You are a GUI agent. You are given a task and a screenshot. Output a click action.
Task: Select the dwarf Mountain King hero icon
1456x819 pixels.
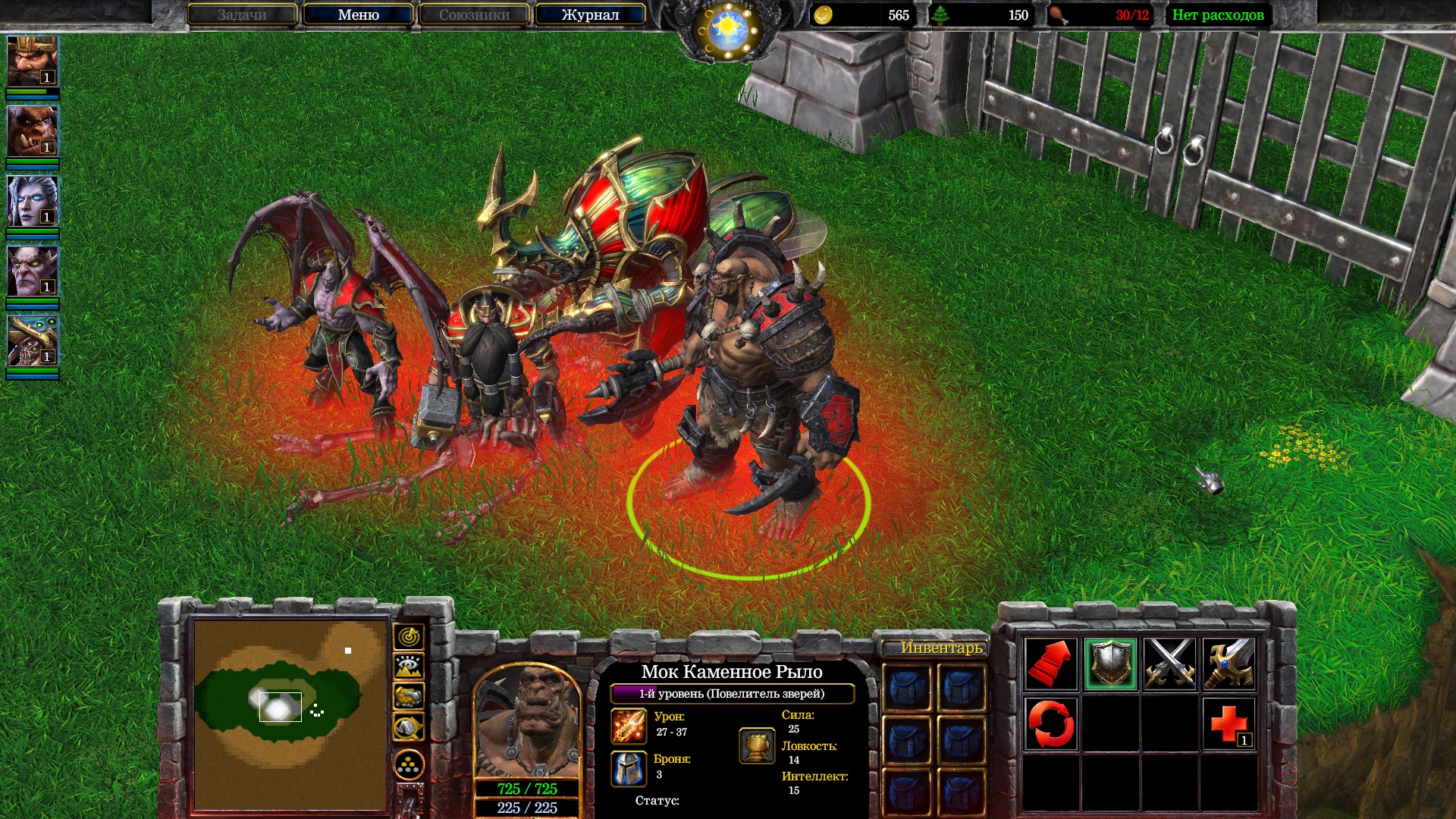pos(32,61)
